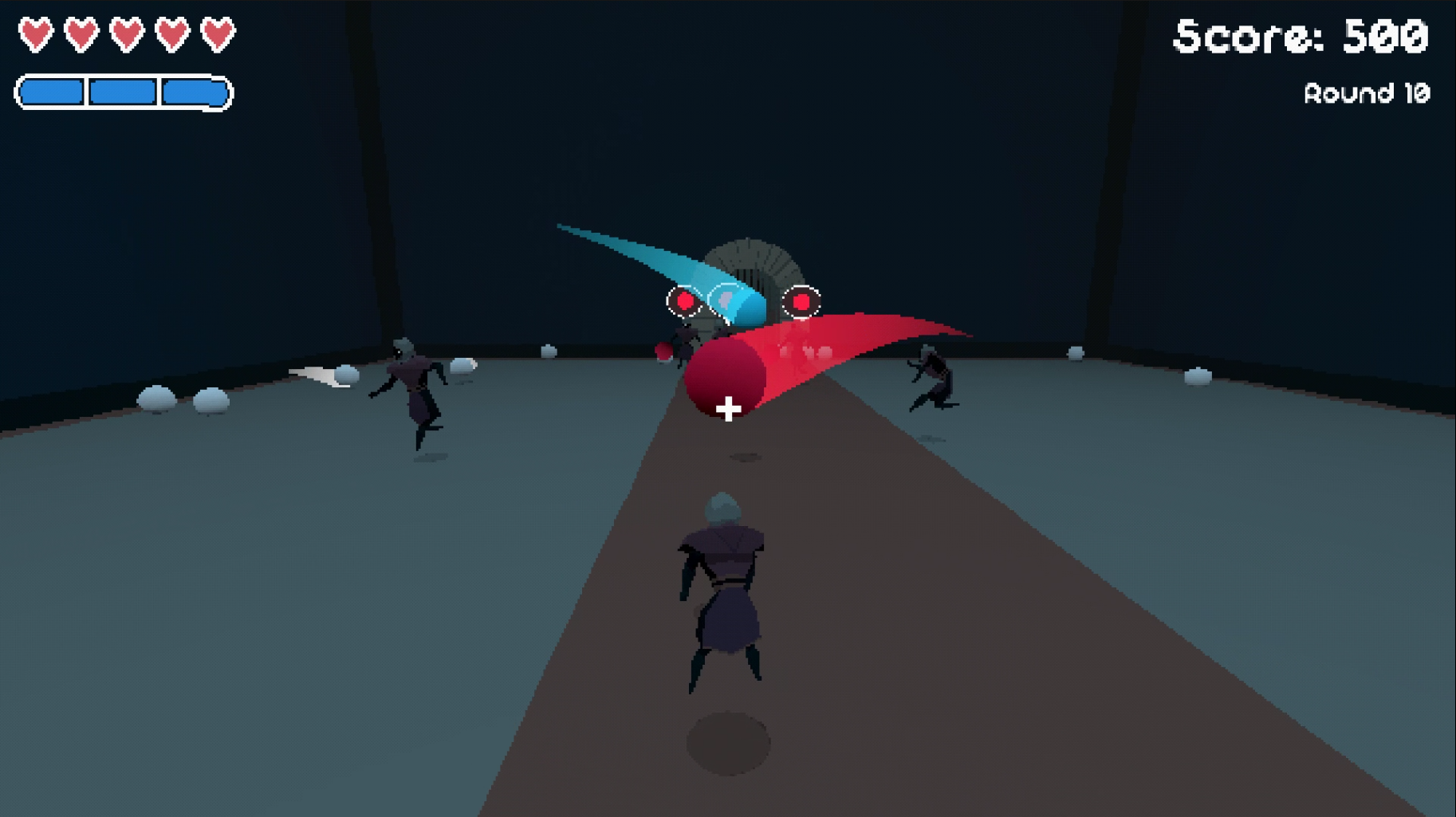Click the first heart in the health display
The image size is (1456, 817).
(x=35, y=34)
